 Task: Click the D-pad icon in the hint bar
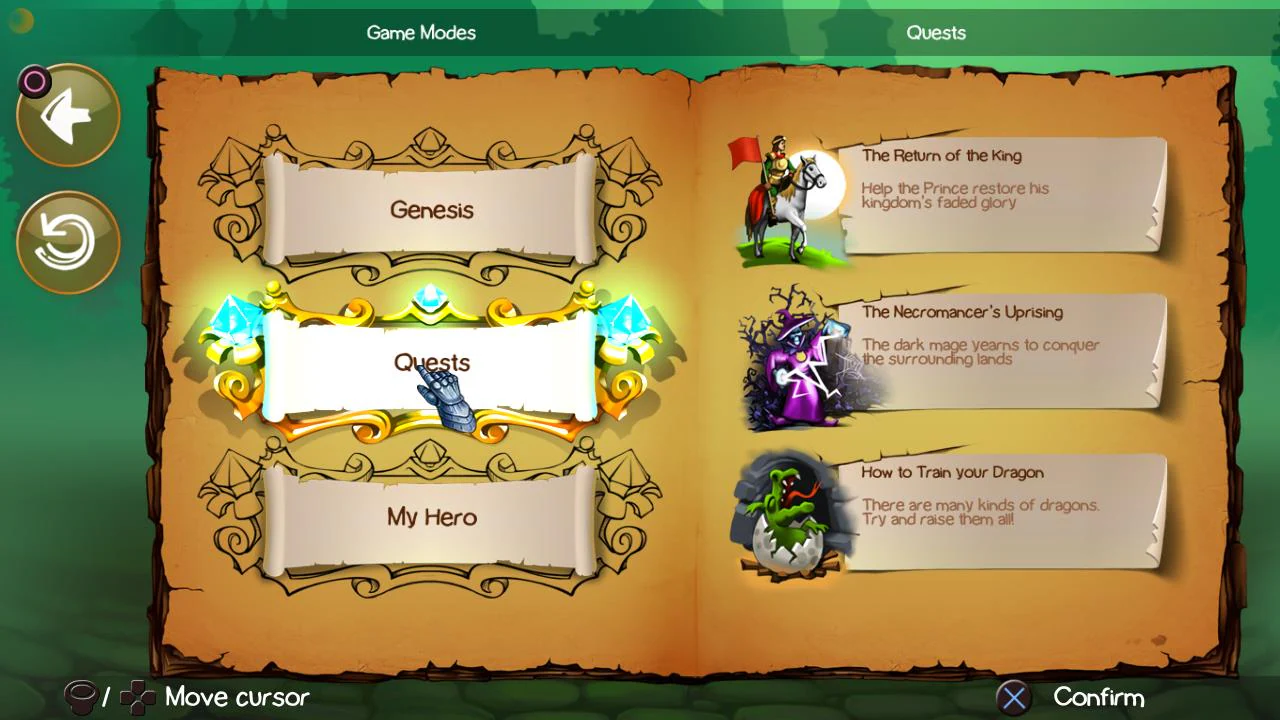pos(135,697)
